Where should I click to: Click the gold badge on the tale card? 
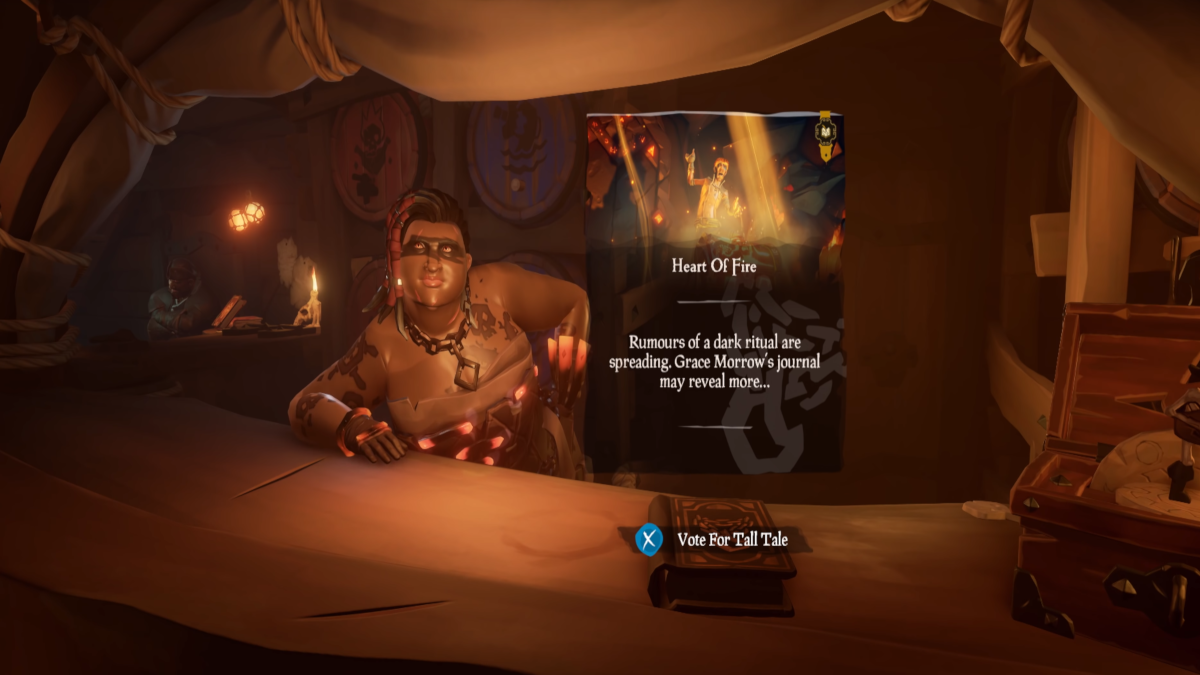tap(826, 134)
